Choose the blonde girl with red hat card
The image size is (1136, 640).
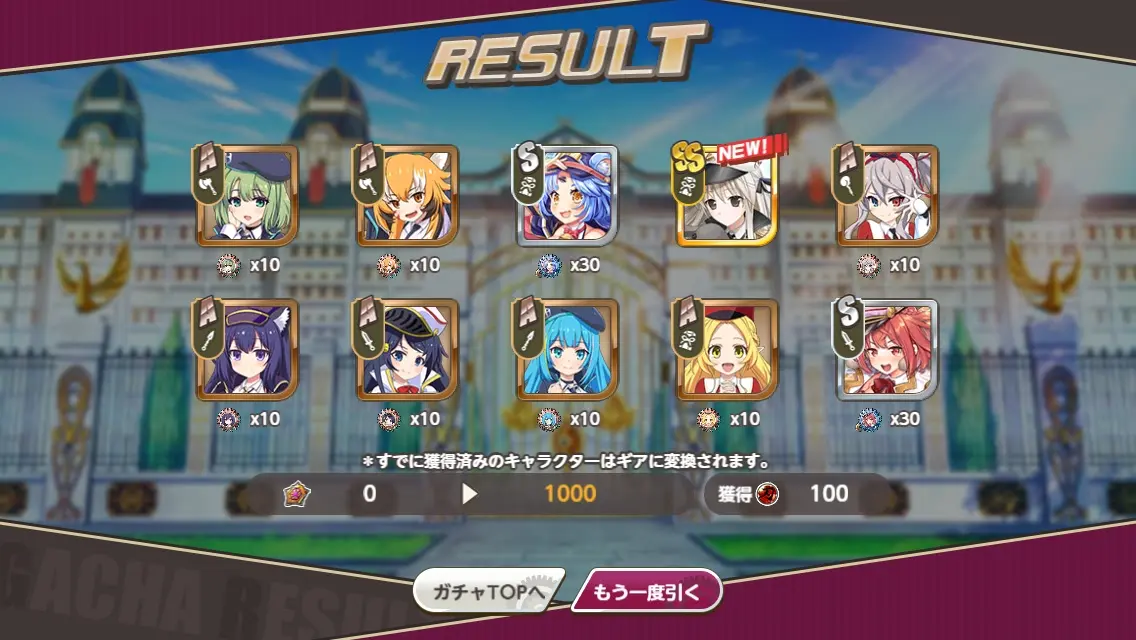pos(727,350)
